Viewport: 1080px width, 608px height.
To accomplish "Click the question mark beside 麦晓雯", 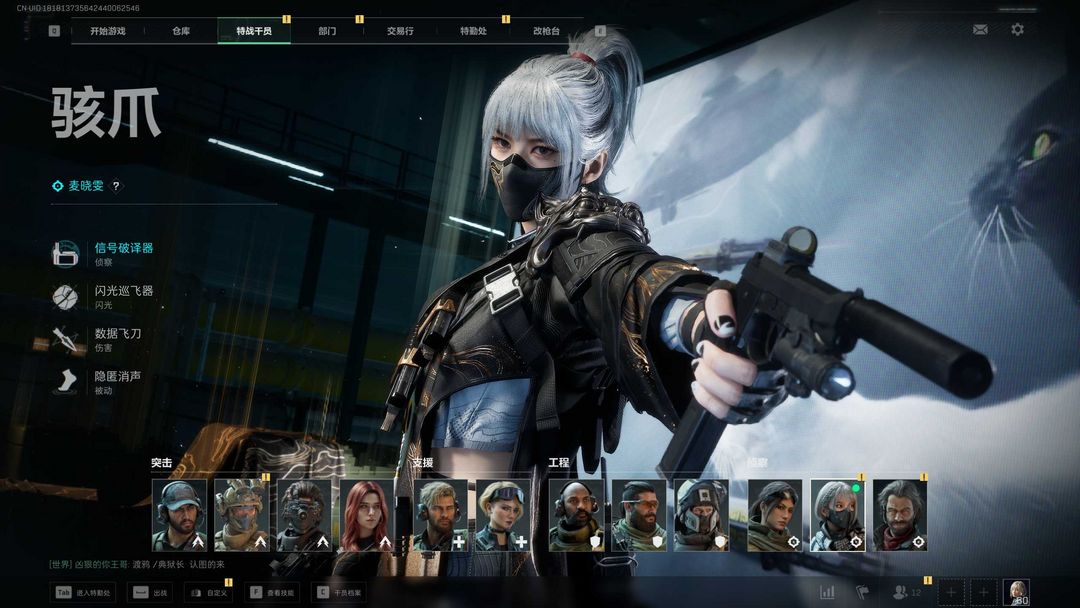I will (x=116, y=186).
